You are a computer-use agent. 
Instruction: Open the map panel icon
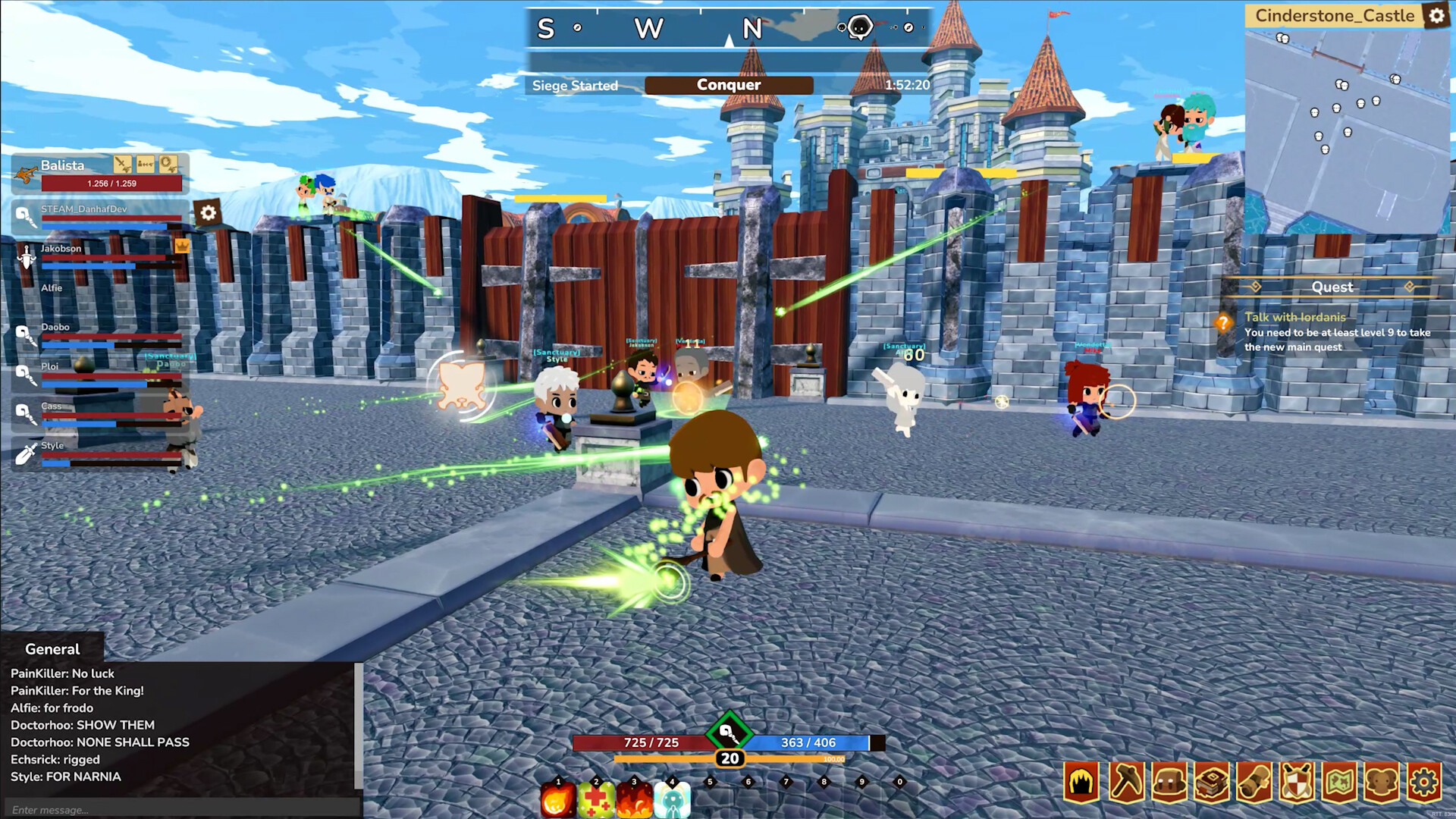(1340, 781)
